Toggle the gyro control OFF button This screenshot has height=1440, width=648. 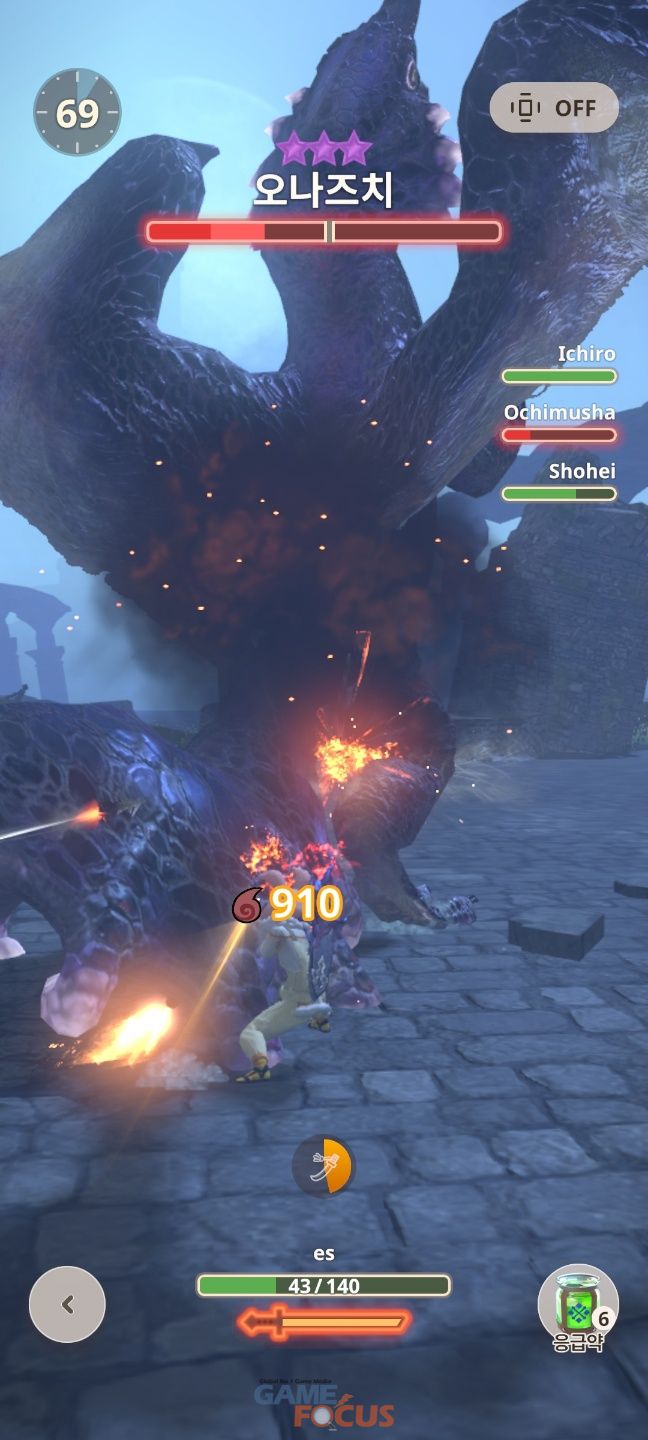(554, 107)
